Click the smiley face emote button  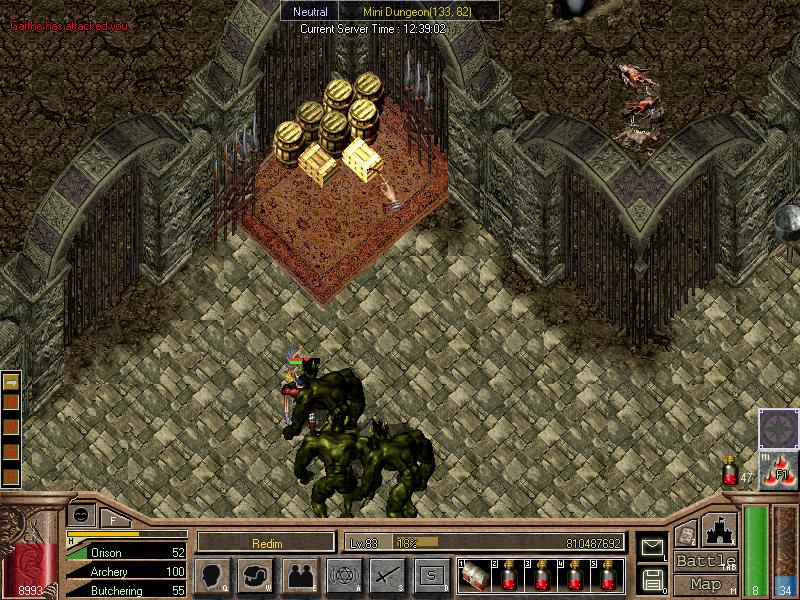tap(82, 514)
